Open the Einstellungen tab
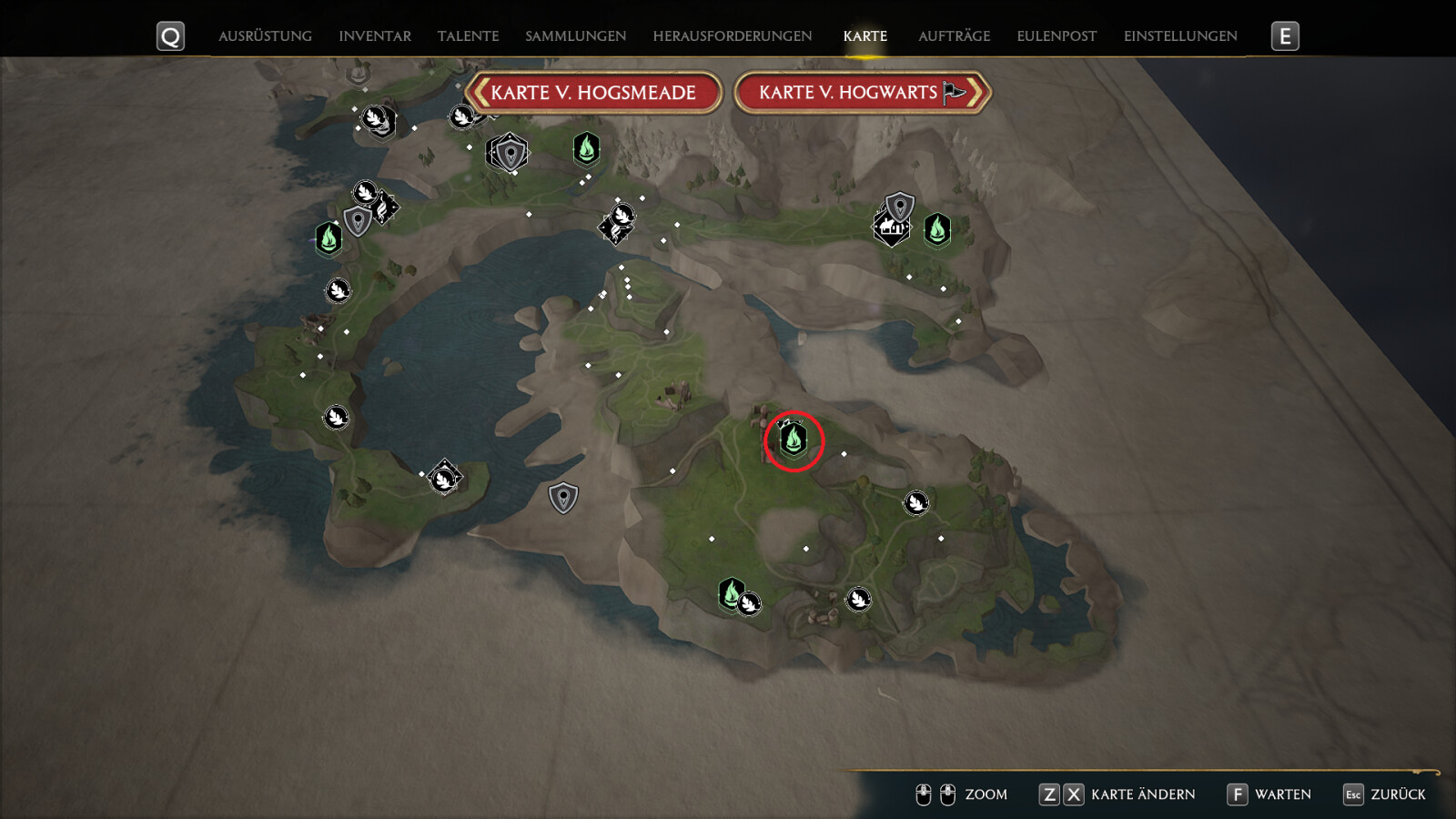This screenshot has width=1456, height=819. pos(1180,36)
